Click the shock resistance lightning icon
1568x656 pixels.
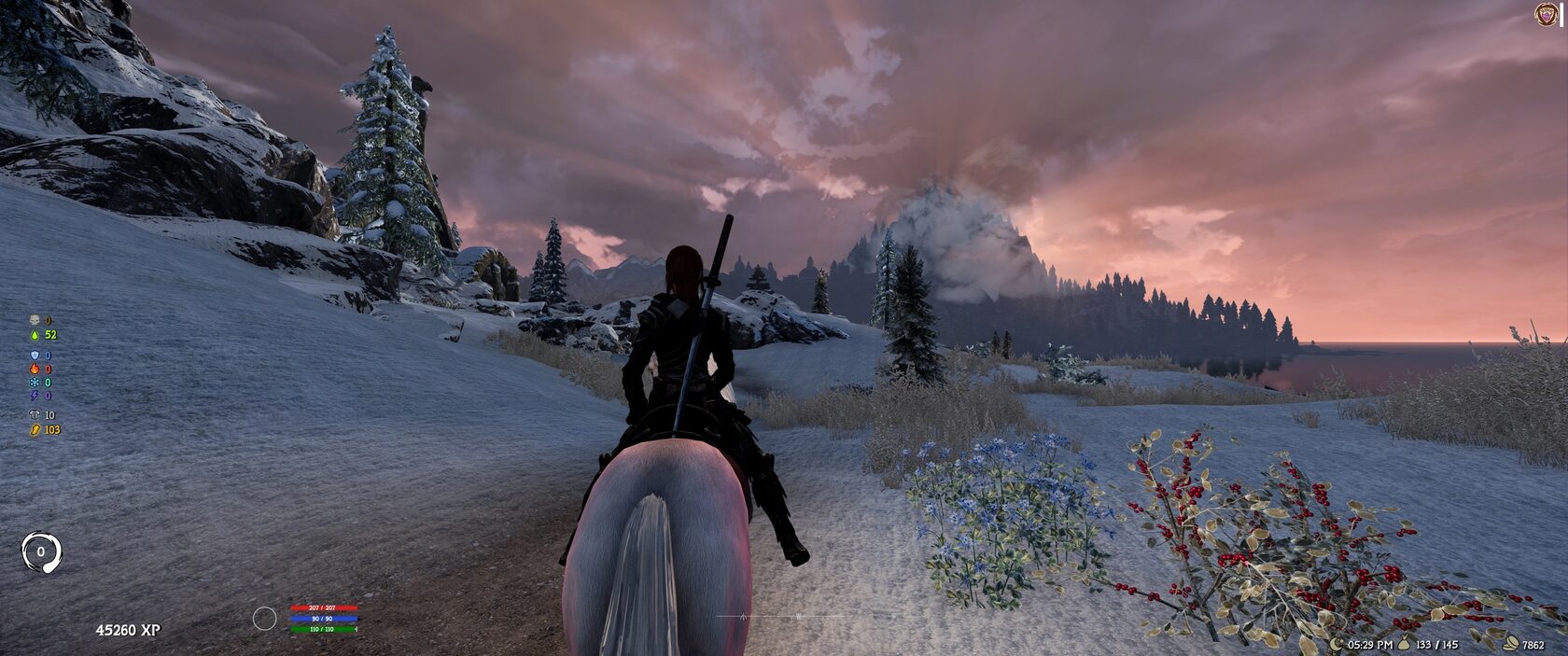click(x=35, y=396)
